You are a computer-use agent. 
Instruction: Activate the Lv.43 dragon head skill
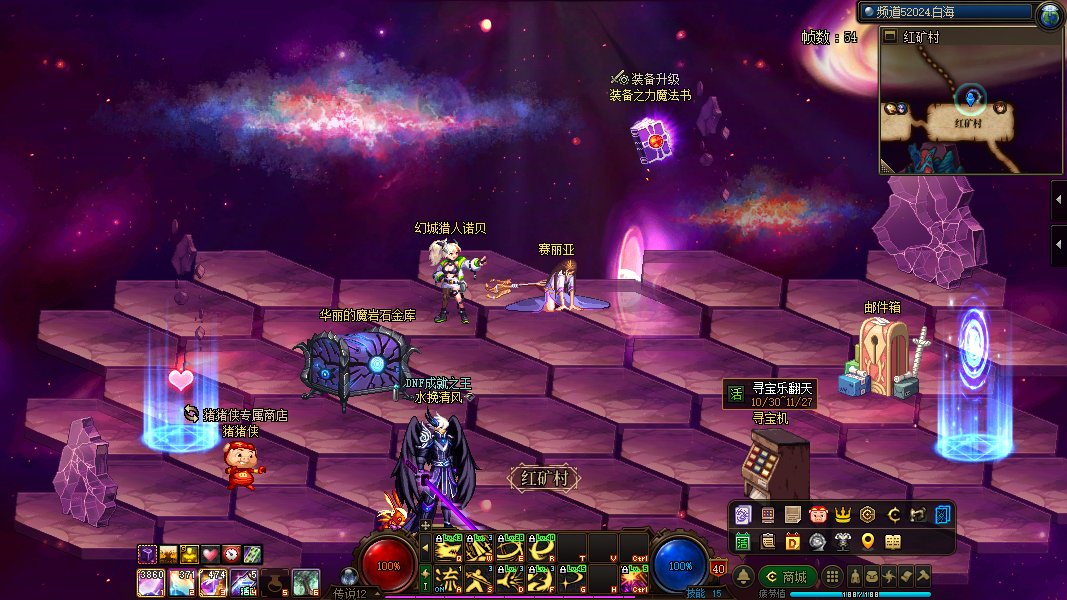[x=449, y=549]
